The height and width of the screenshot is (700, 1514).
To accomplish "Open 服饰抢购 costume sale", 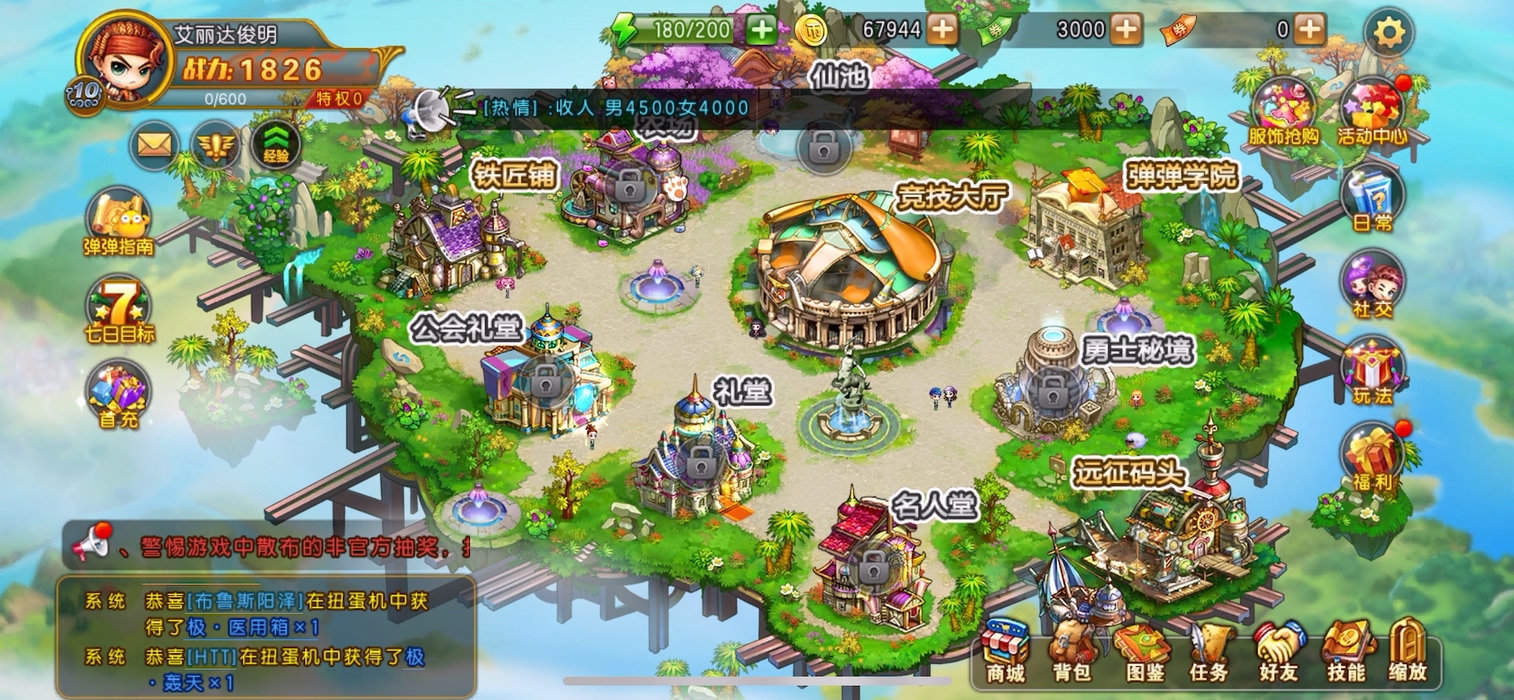I will [x=1283, y=110].
